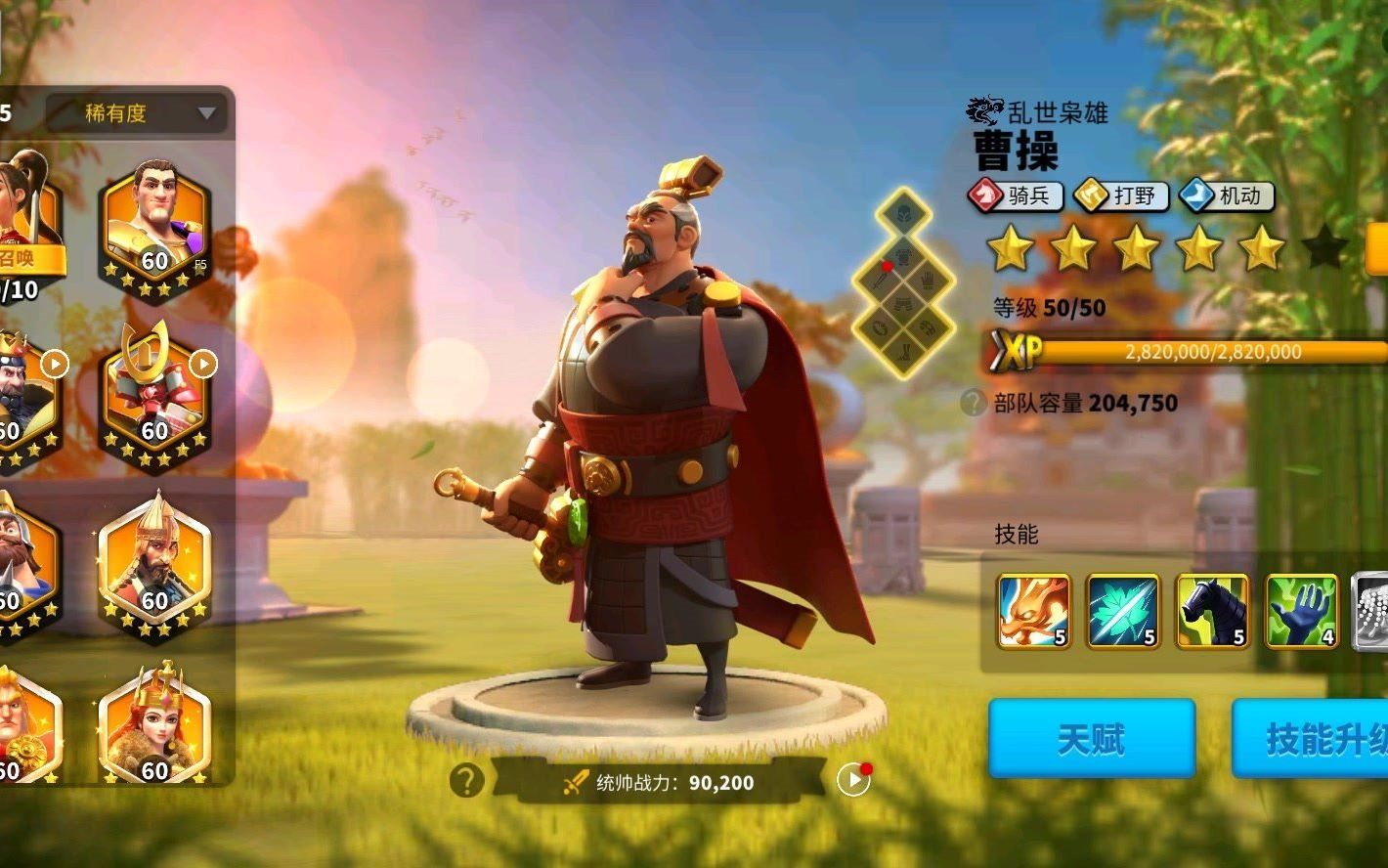The height and width of the screenshot is (868, 1388).
Task: Select the 打野 specialty tag
Action: click(x=1120, y=196)
